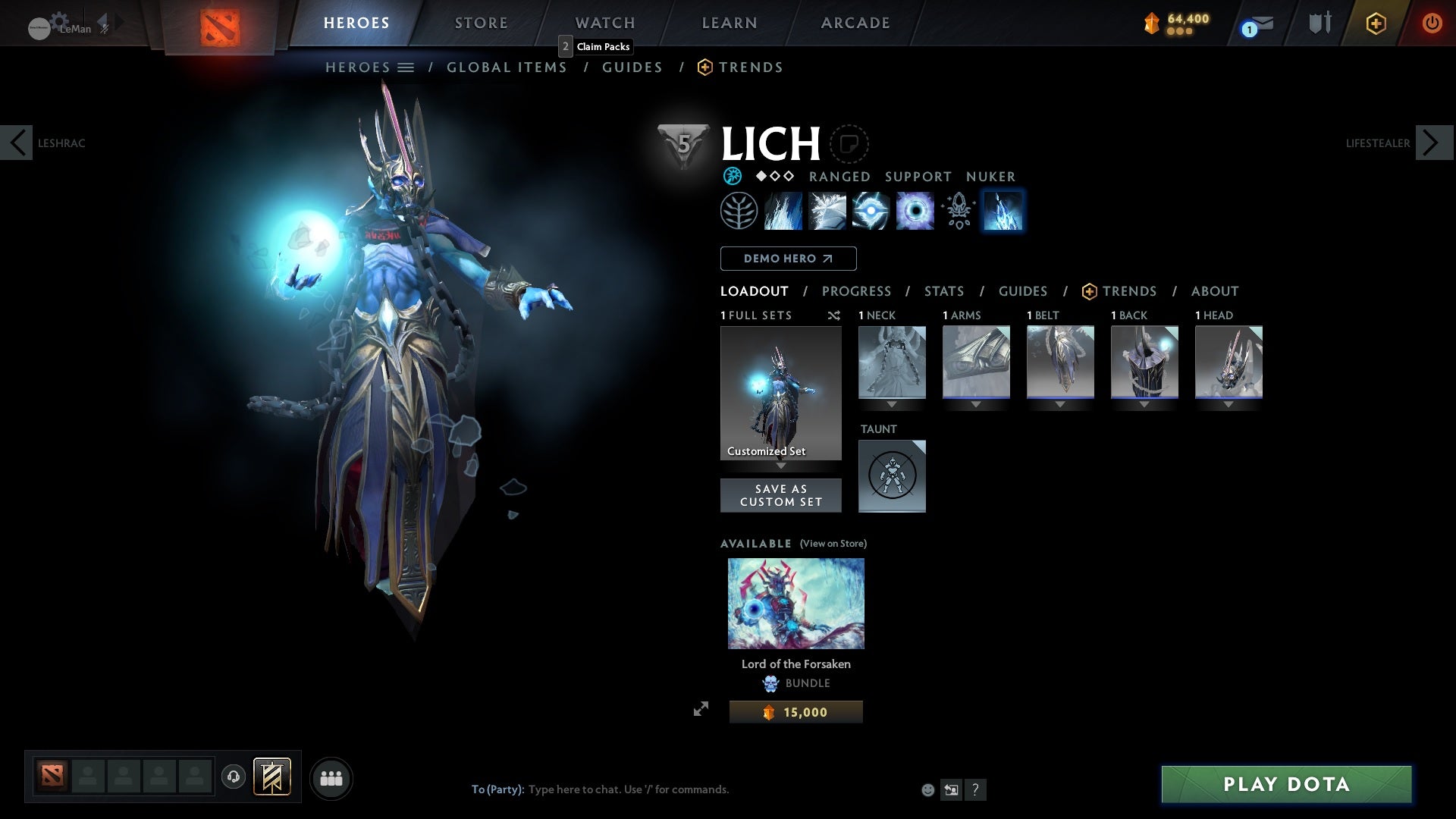Image resolution: width=1456 pixels, height=819 pixels.
Task: Open View on Store link
Action: click(x=833, y=544)
